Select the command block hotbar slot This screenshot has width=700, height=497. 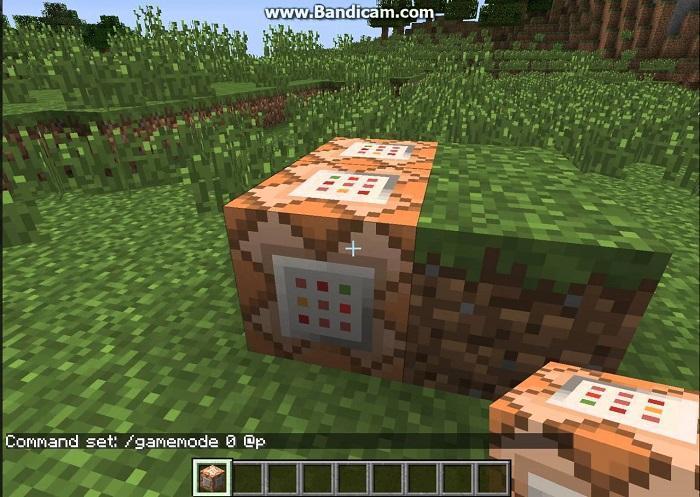tap(212, 477)
